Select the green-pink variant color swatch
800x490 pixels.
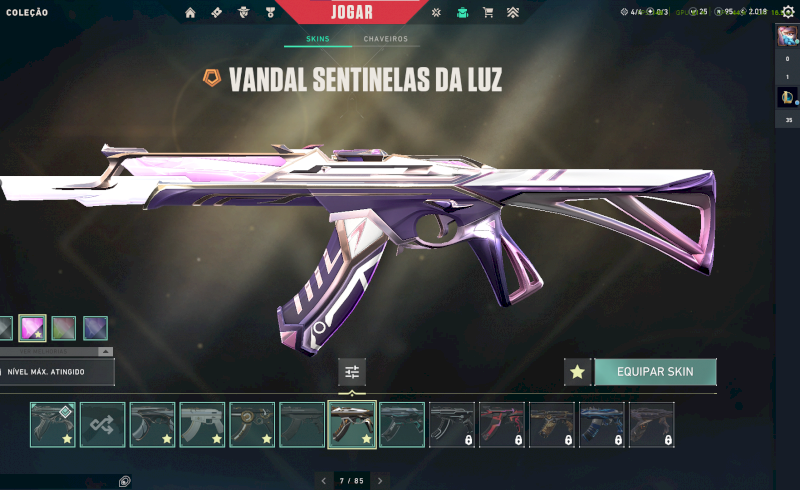tap(64, 328)
